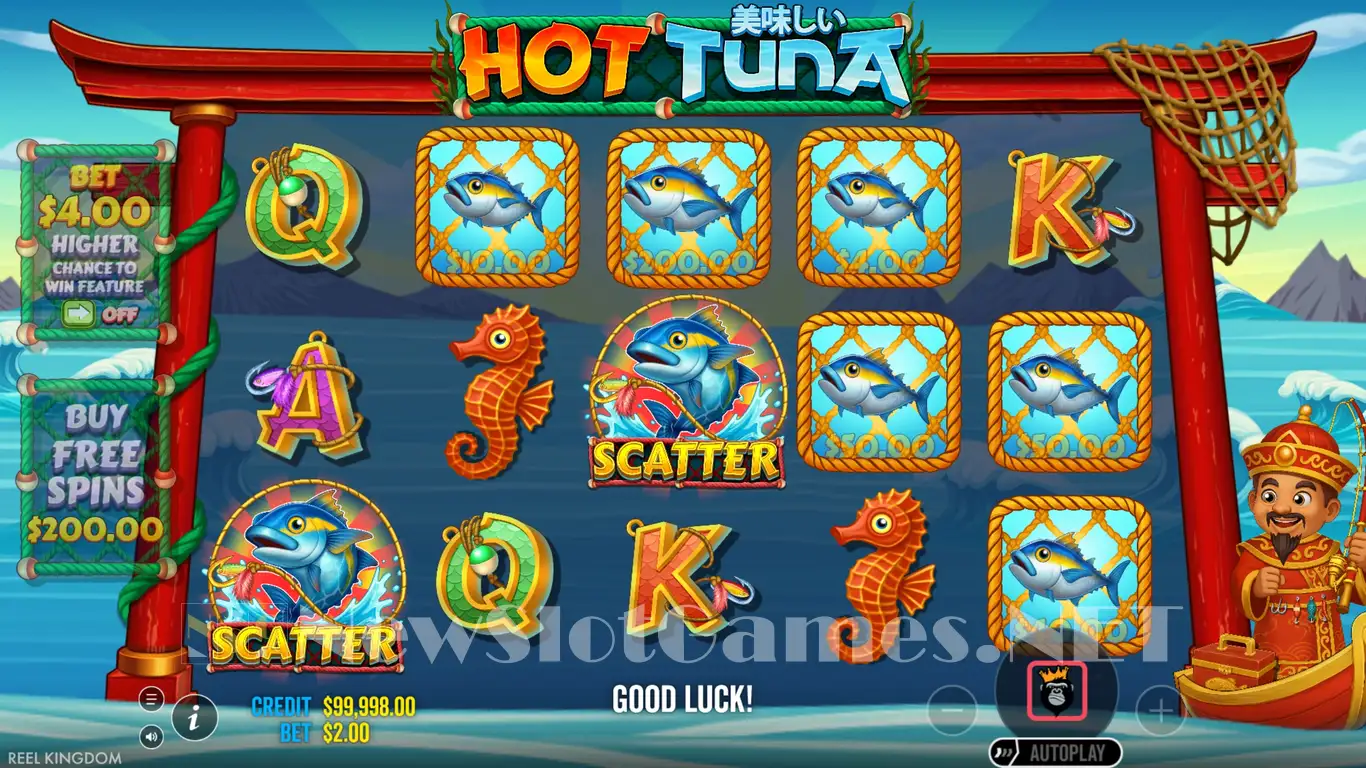Decrease the bet with the minus button
The height and width of the screenshot is (768, 1366).
(x=952, y=711)
